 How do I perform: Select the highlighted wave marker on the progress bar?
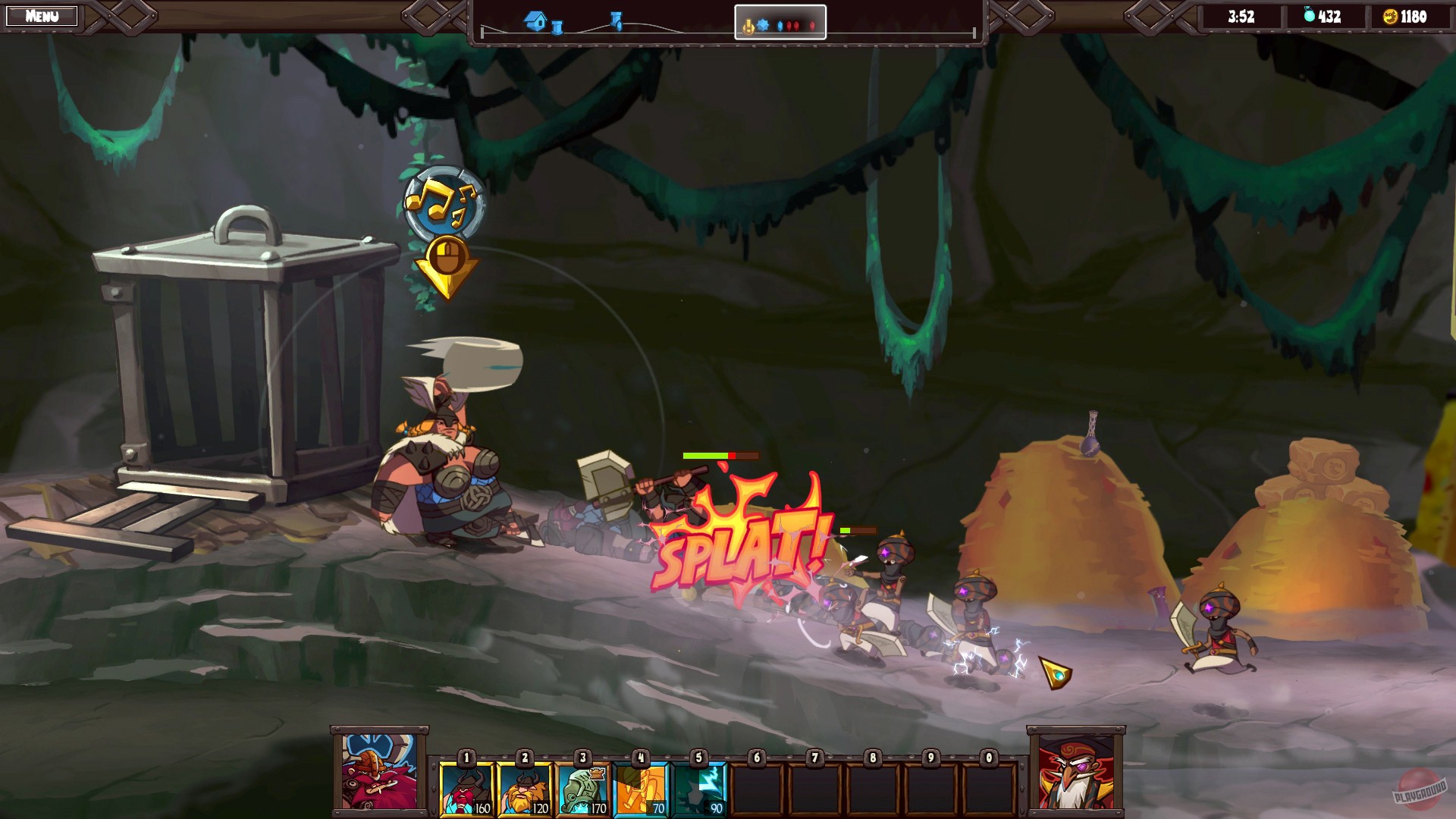click(780, 23)
